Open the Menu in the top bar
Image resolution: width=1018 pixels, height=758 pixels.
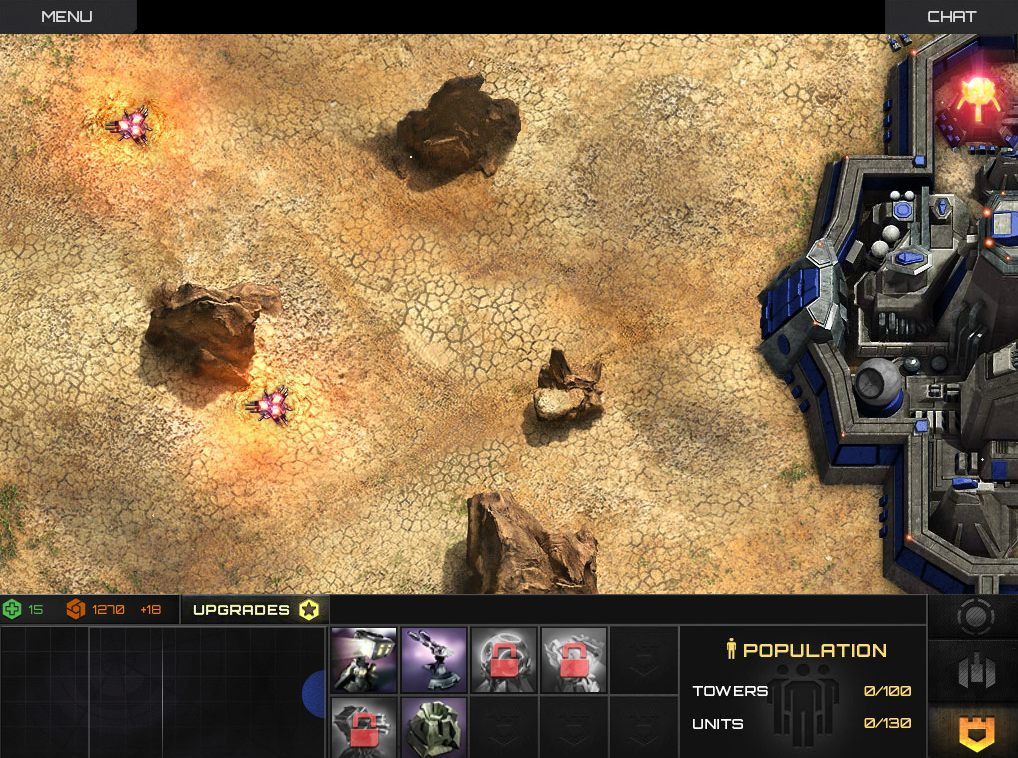[x=66, y=16]
